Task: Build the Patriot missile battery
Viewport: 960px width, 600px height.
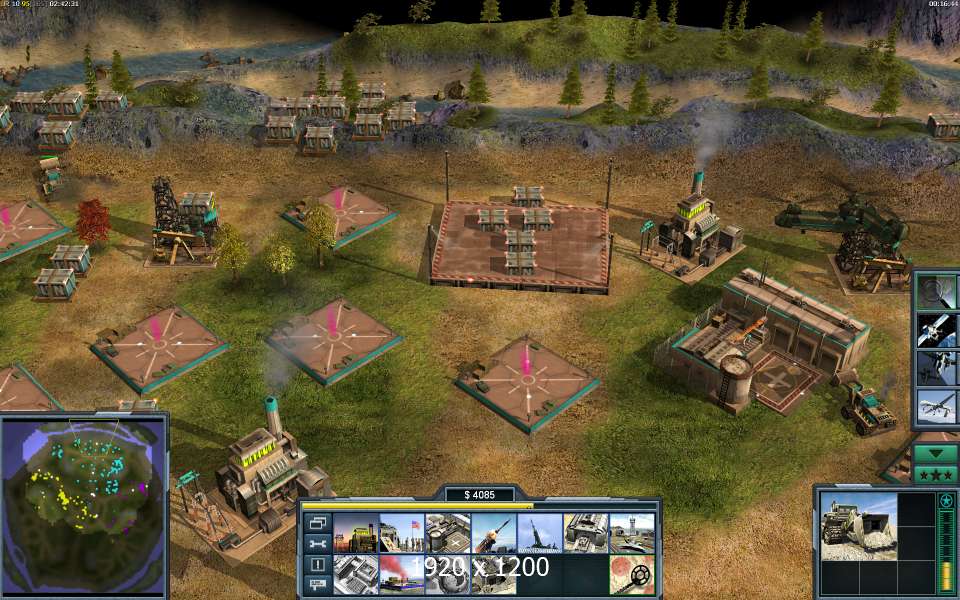Action: [x=494, y=533]
